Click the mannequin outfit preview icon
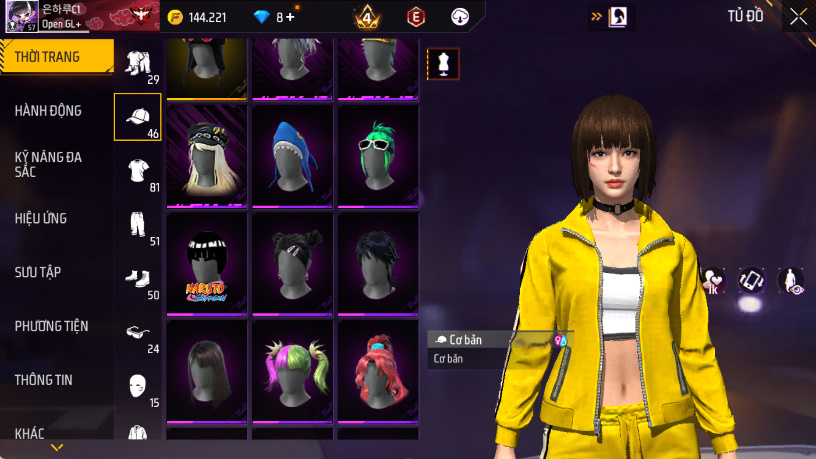Screen dimensions: 816x459 click(443, 64)
